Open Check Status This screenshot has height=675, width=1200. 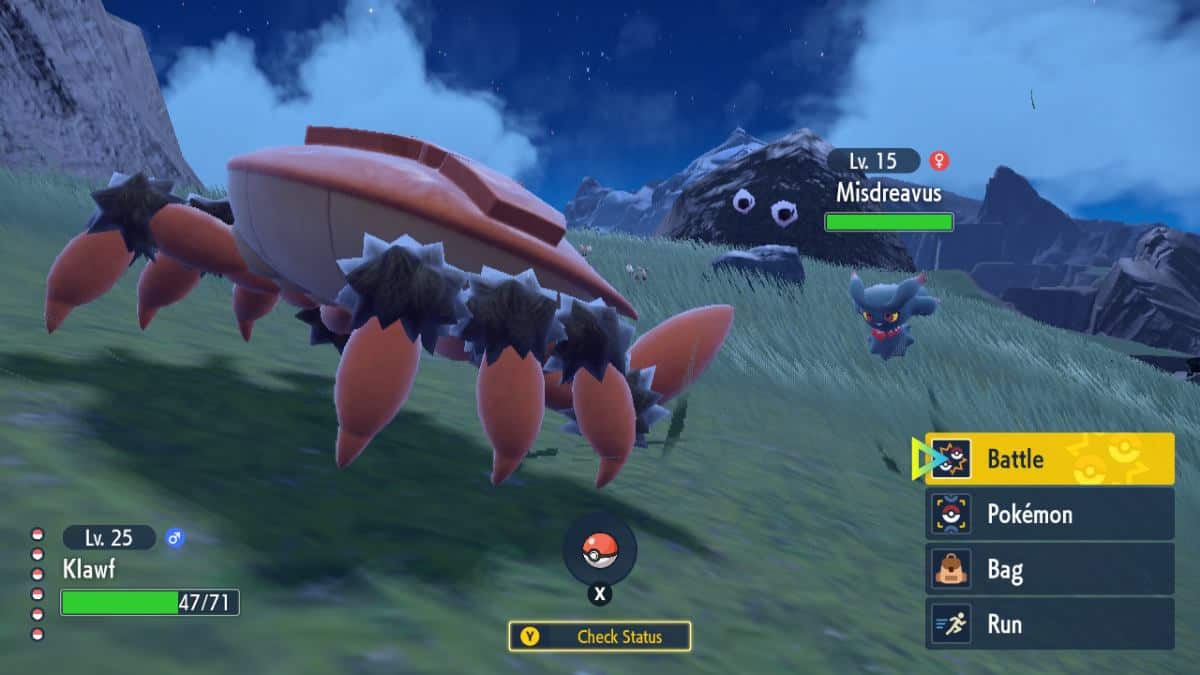(599, 636)
